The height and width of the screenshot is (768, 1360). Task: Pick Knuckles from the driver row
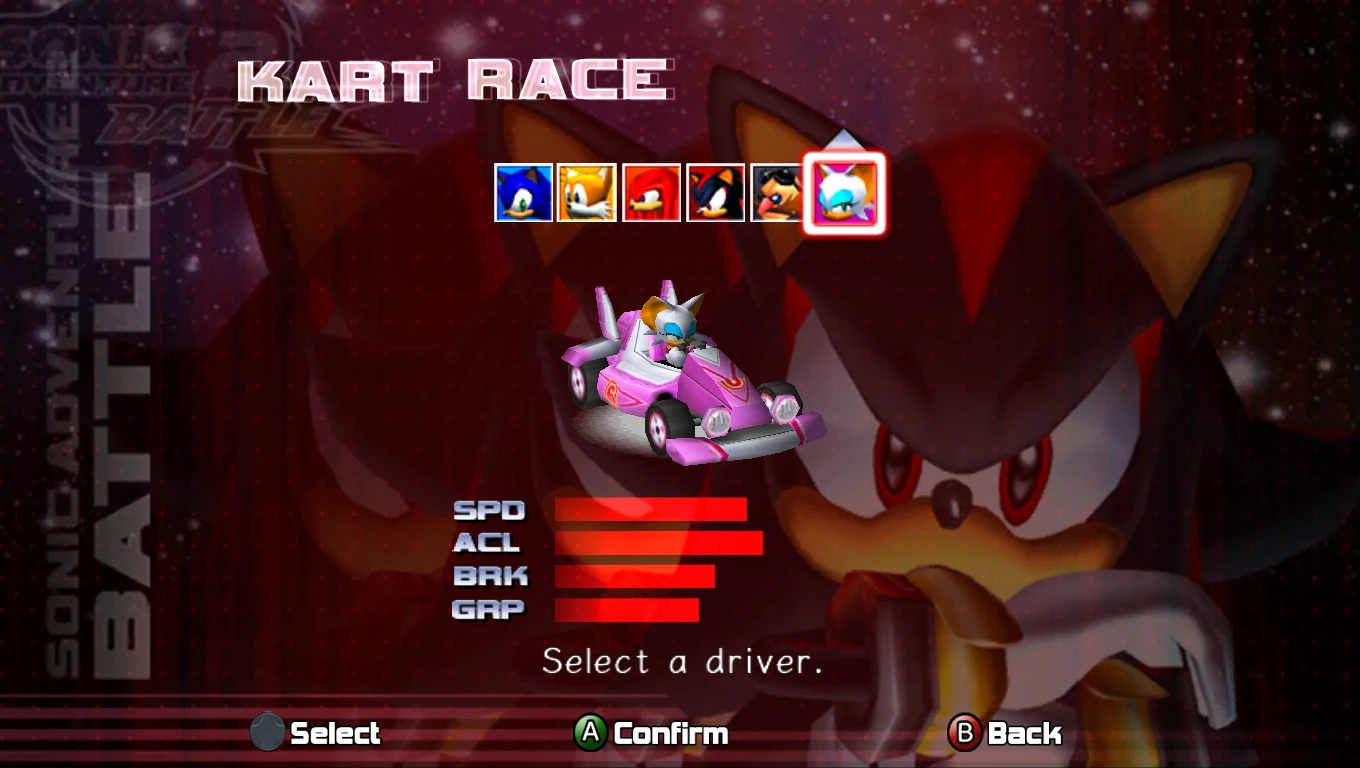651,193
